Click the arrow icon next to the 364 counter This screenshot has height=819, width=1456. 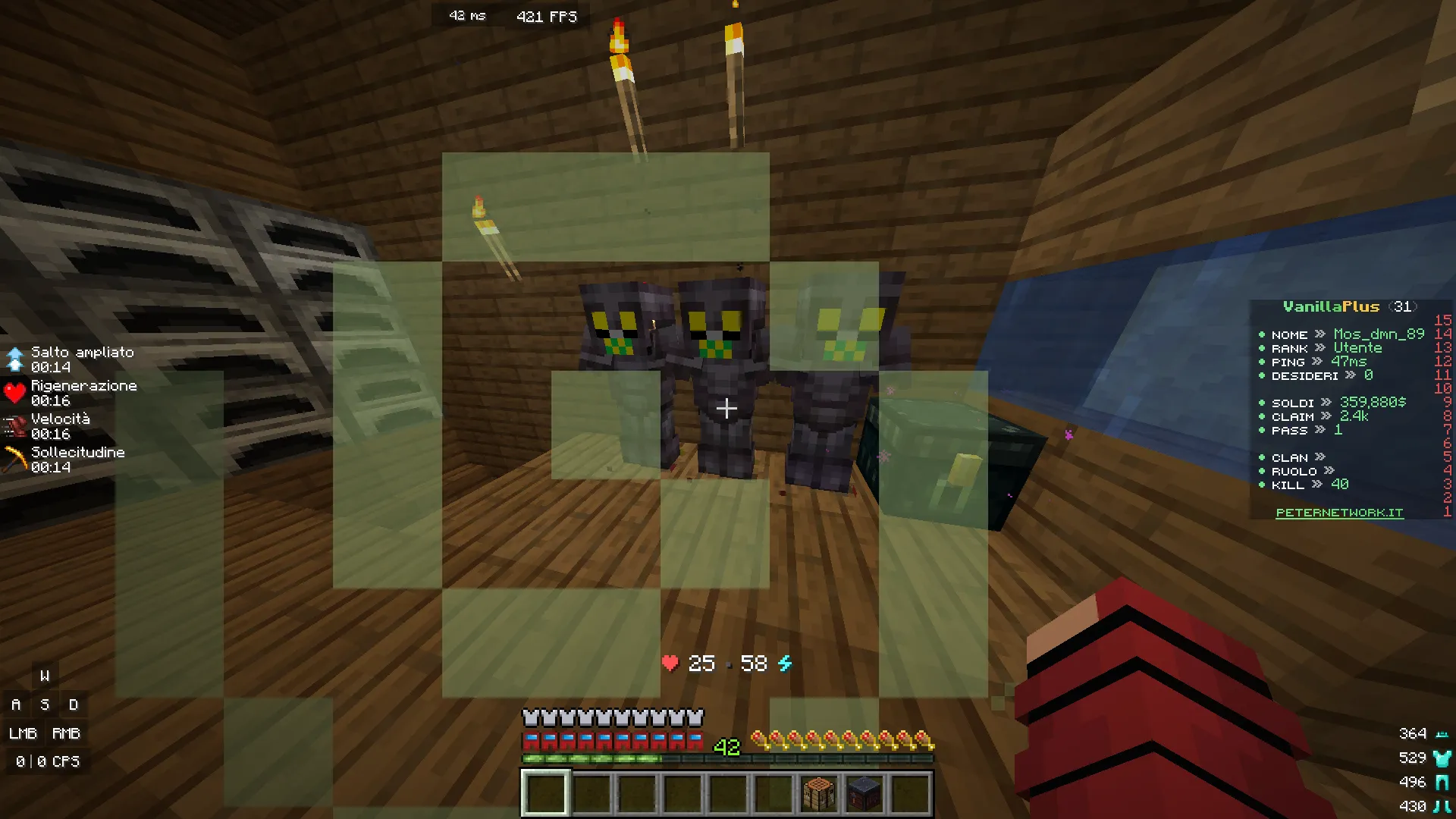(x=1442, y=733)
